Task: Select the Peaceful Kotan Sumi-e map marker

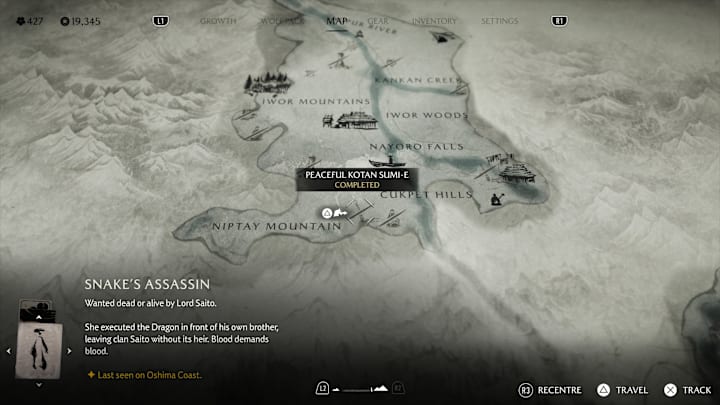Action: [327, 213]
